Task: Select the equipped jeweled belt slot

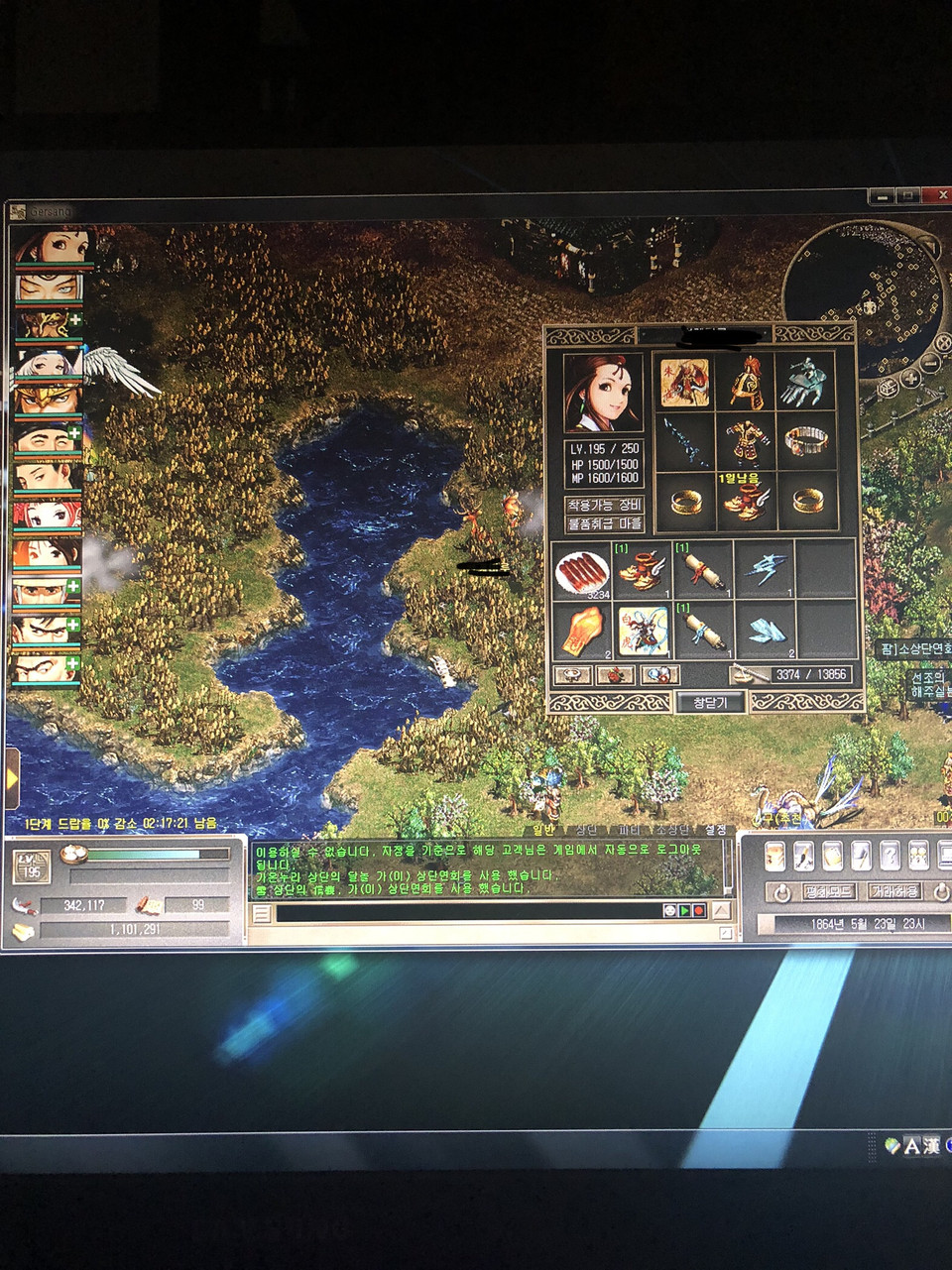Action: [805, 441]
